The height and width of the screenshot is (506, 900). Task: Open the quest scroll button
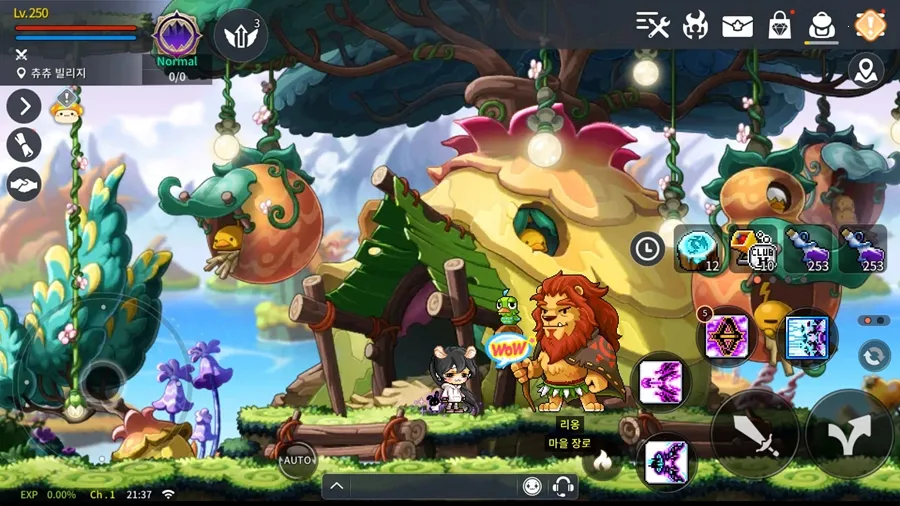coord(24,145)
